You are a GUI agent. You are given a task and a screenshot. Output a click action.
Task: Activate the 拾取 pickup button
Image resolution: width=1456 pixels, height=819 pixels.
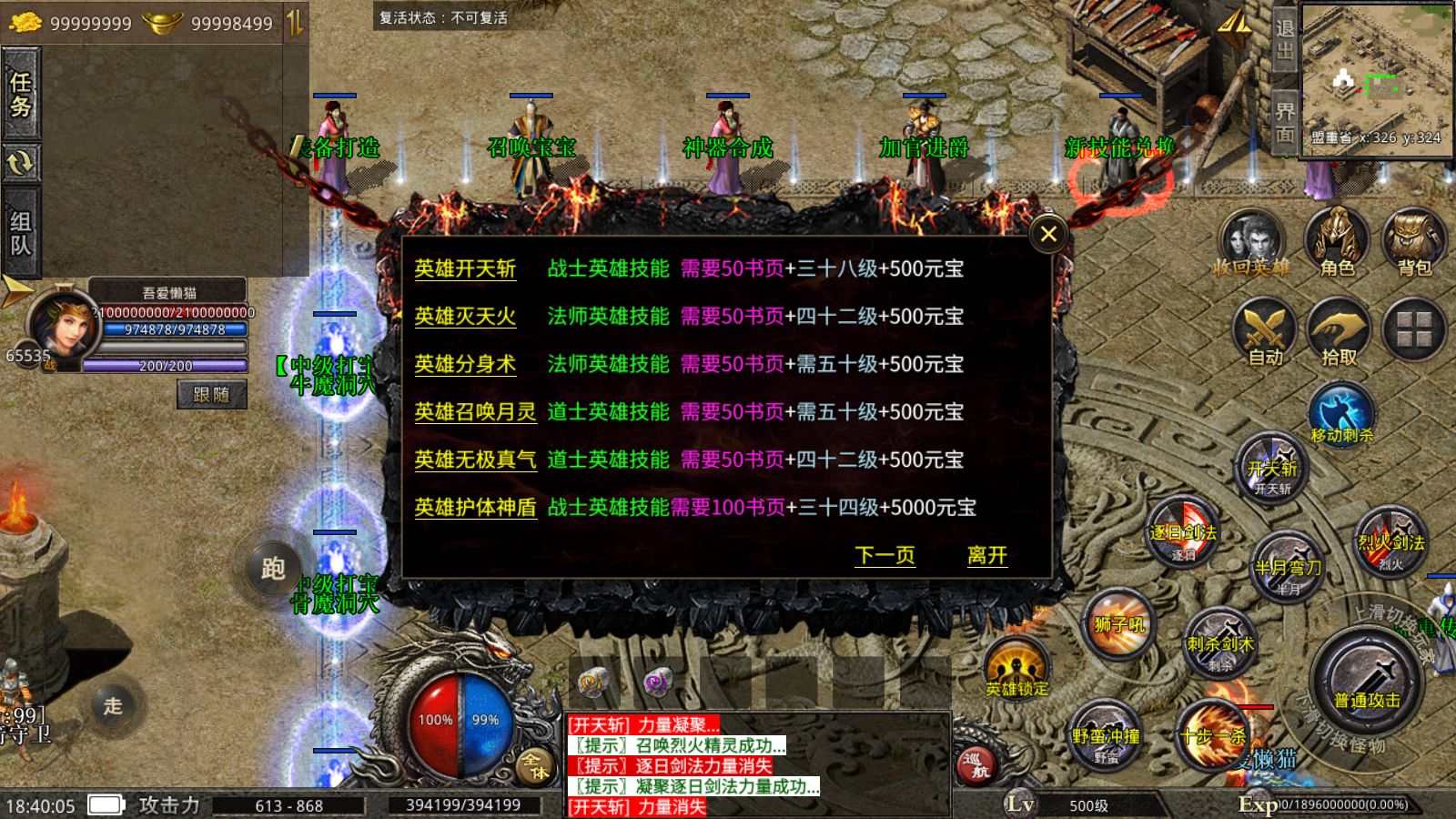[1339, 332]
